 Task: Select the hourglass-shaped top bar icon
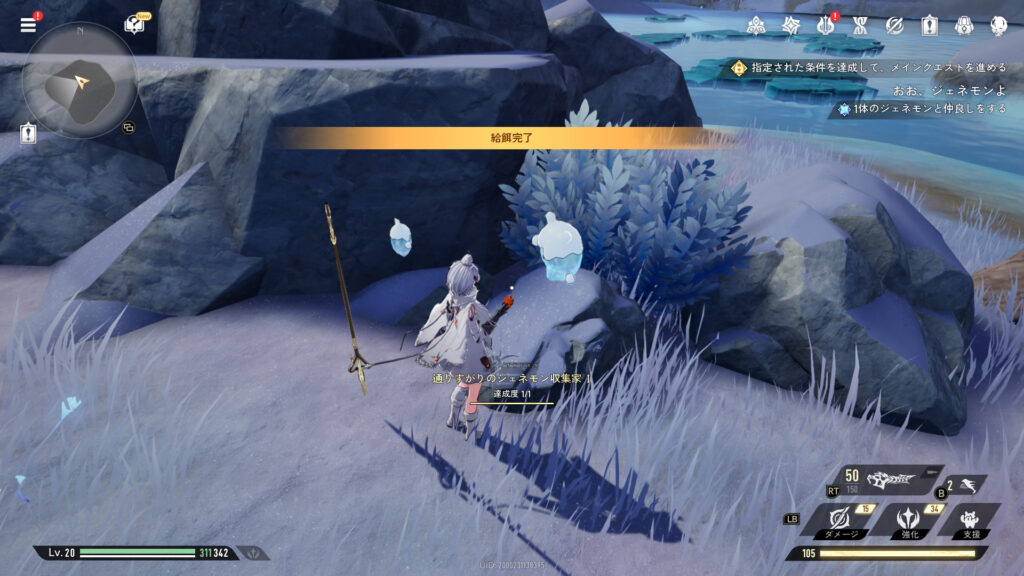pos(859,26)
